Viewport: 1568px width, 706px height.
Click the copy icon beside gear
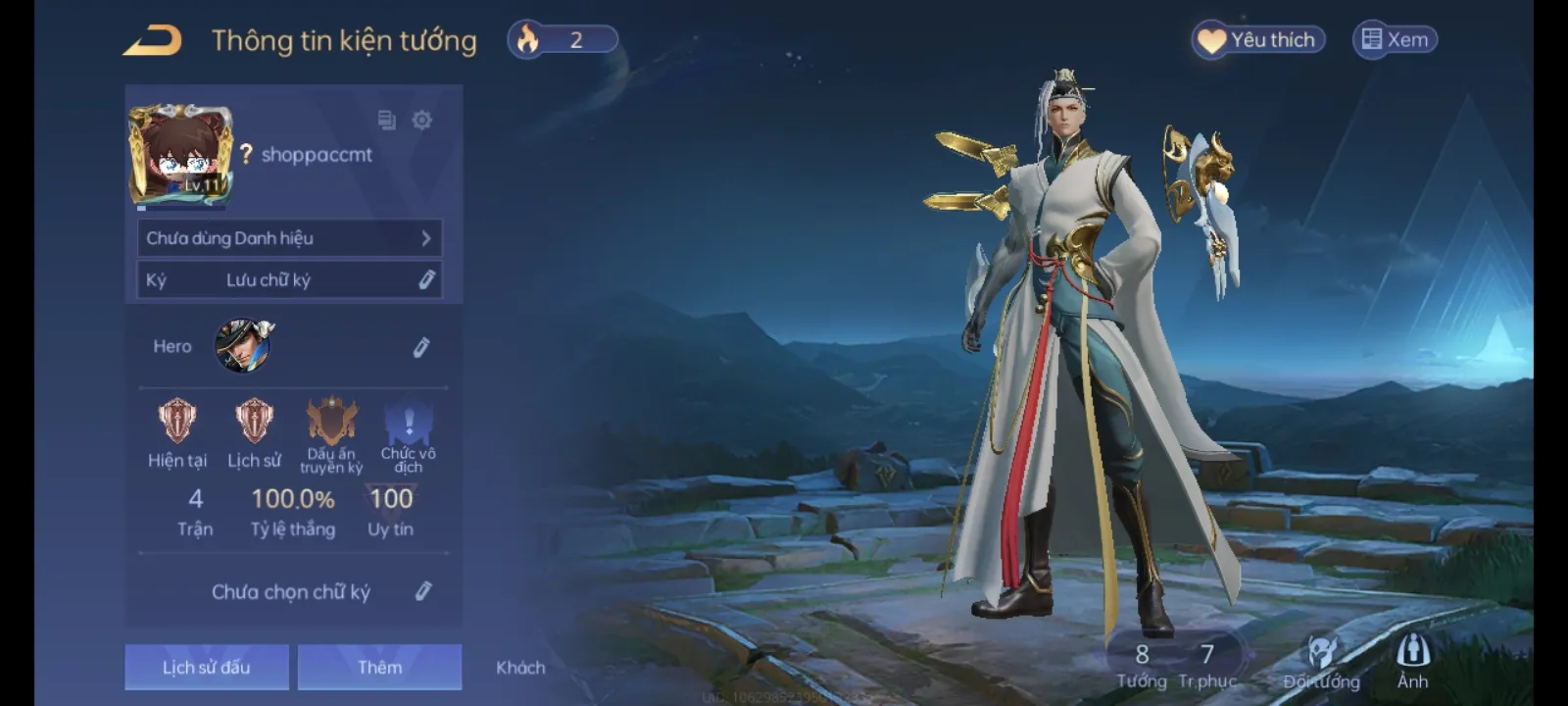tap(387, 120)
